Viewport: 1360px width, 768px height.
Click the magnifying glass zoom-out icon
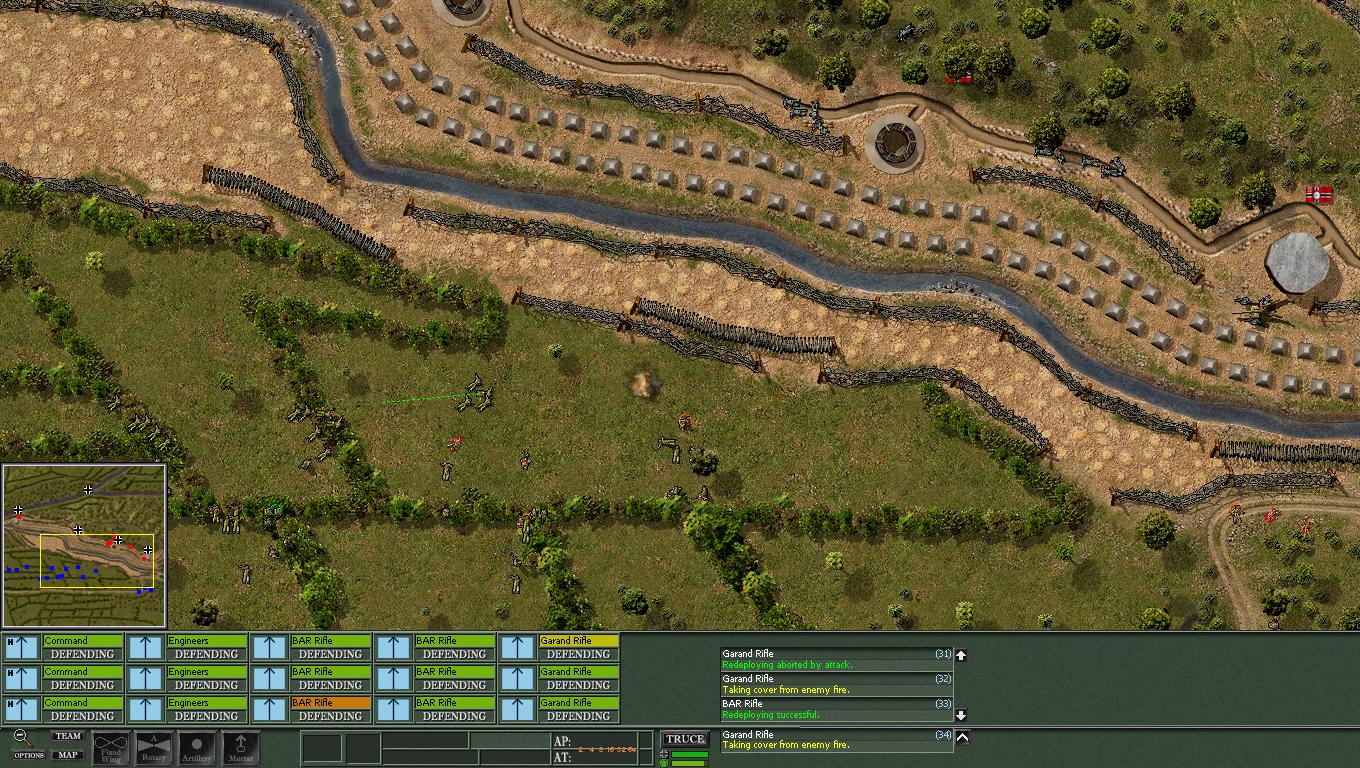[21, 738]
